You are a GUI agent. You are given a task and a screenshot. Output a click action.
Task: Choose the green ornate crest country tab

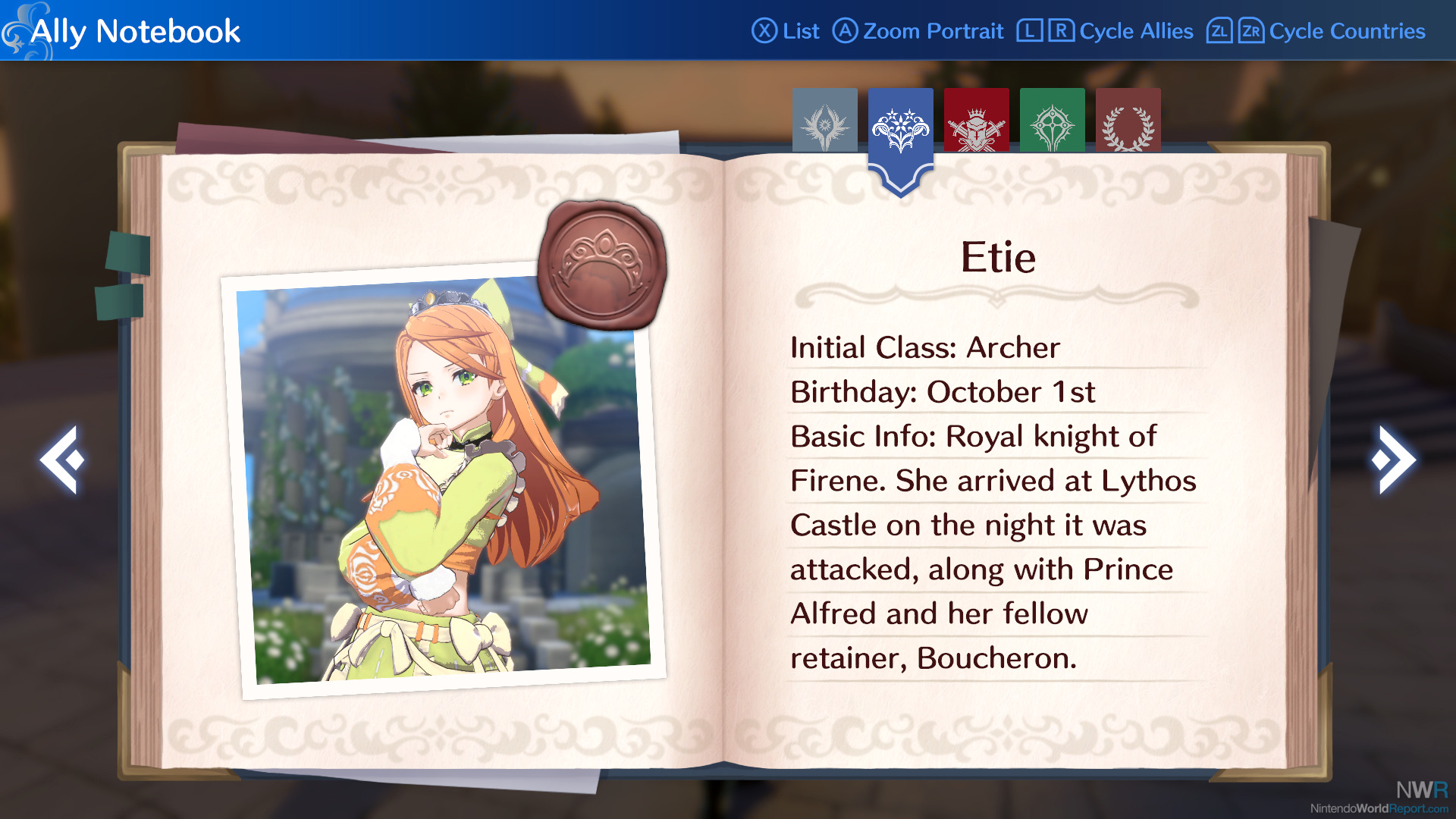1052,121
